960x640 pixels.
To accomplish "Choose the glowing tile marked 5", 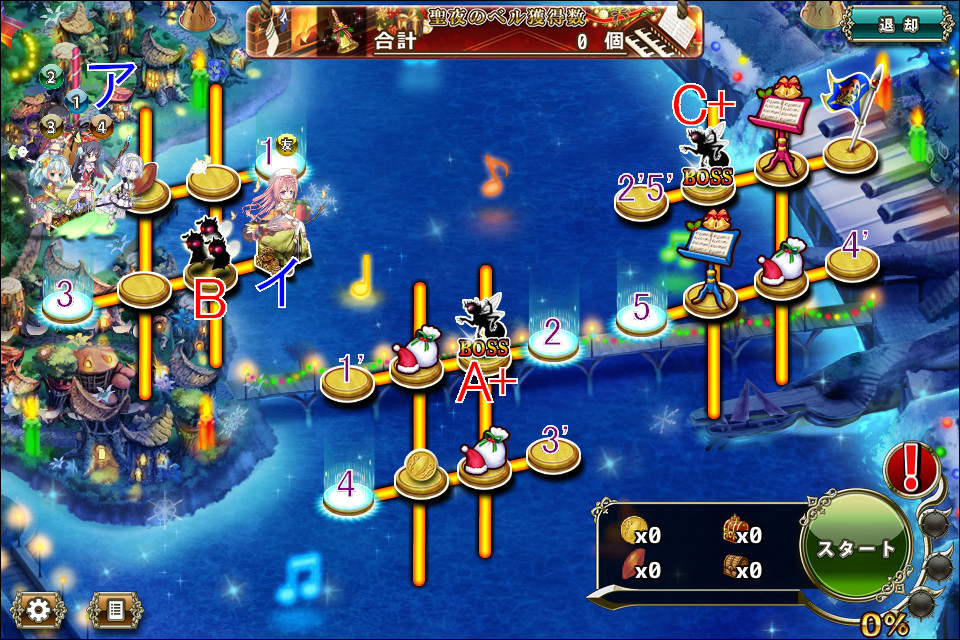I will tap(641, 313).
